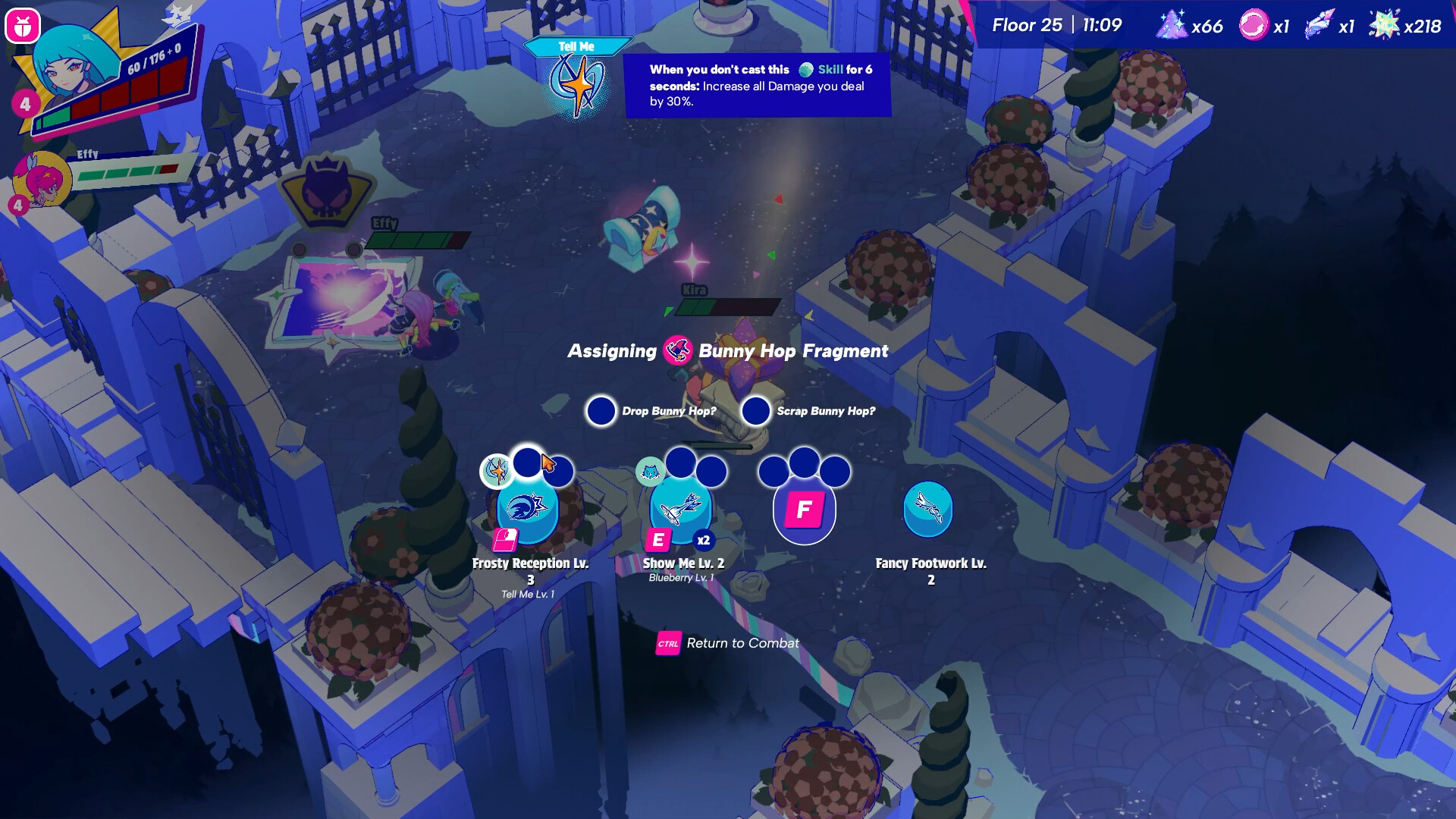Click Effy's ally portrait

point(43,180)
